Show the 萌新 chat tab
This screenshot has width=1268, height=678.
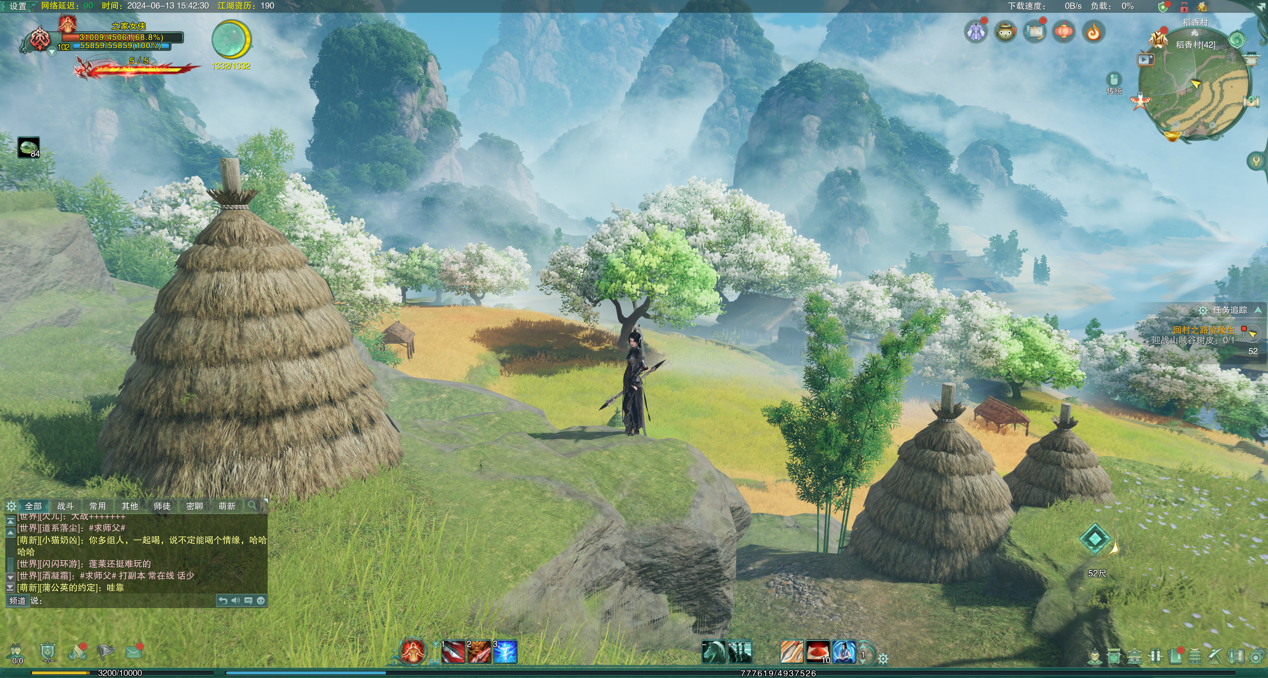pyautogui.click(x=227, y=507)
